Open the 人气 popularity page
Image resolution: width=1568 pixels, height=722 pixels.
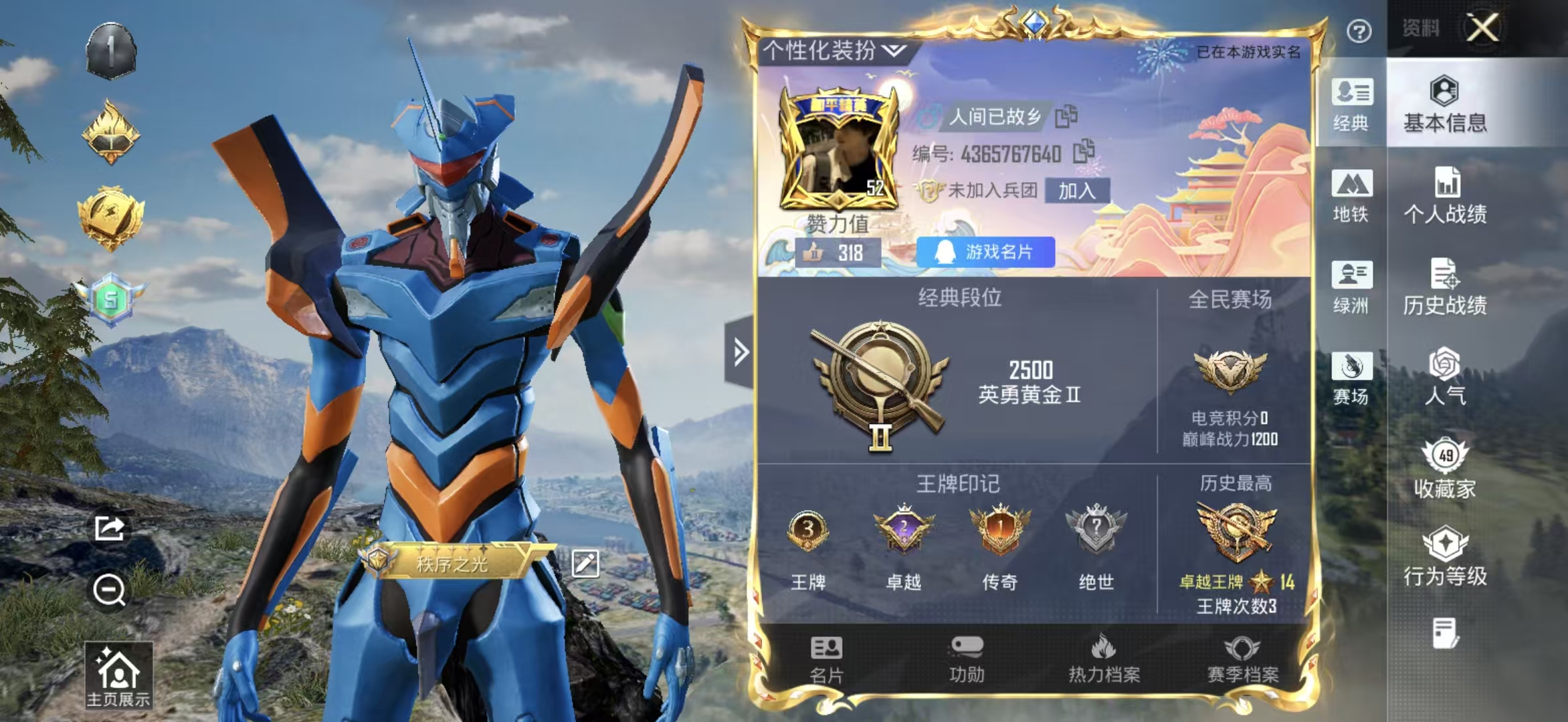(1445, 377)
